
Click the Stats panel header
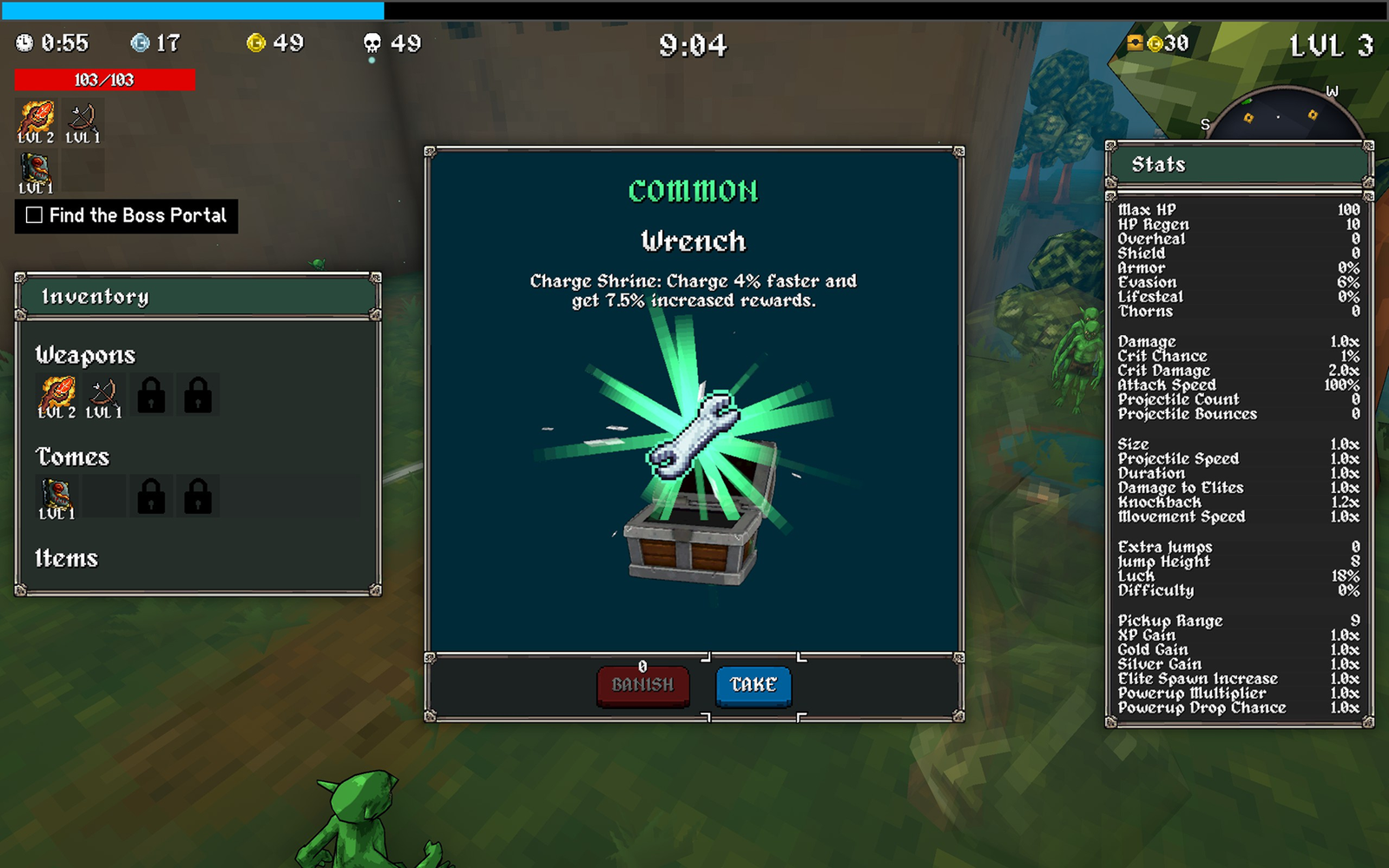[1239, 165]
